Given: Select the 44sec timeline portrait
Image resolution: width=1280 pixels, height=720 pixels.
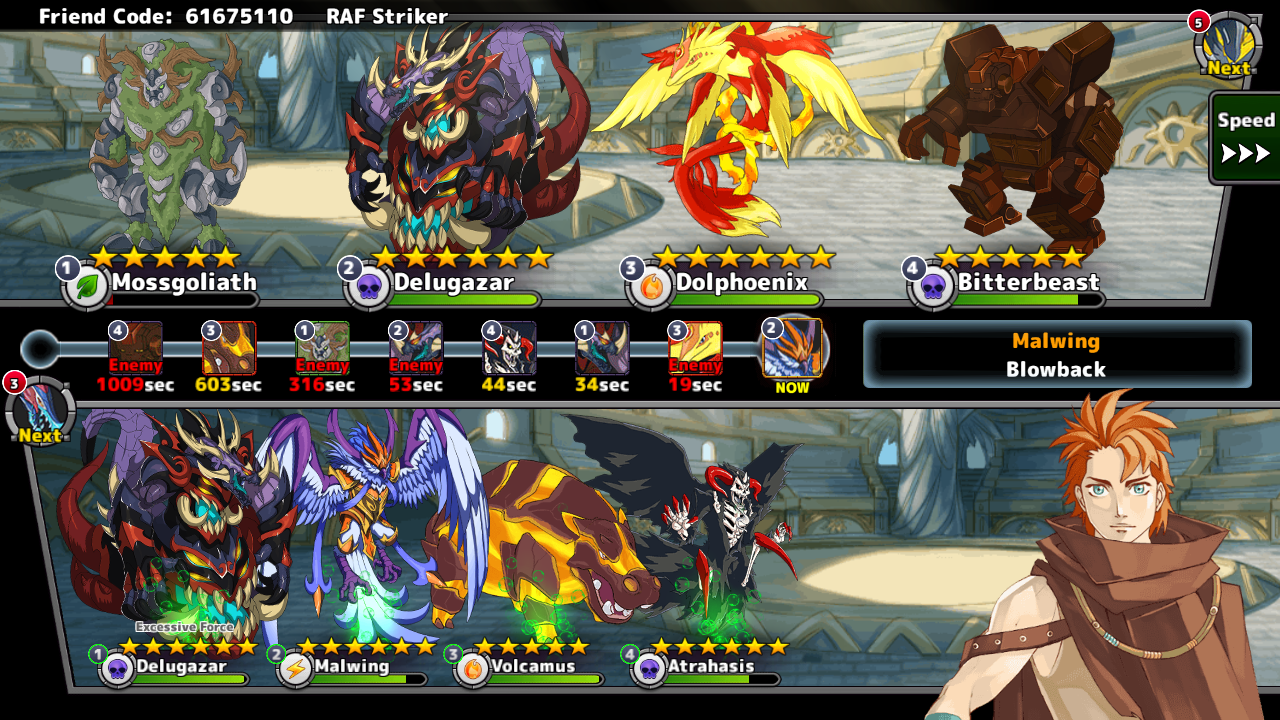Looking at the screenshot, I should click(509, 348).
